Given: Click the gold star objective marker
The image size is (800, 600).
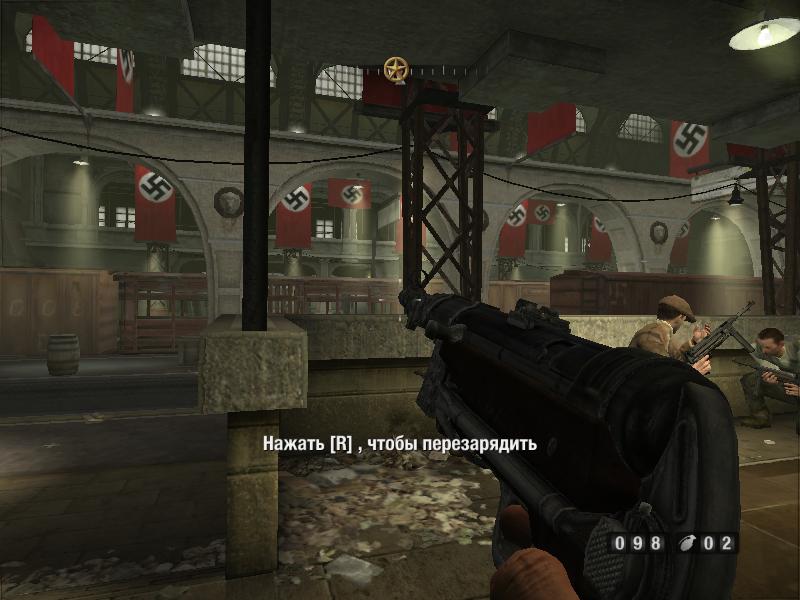Looking at the screenshot, I should tap(396, 69).
